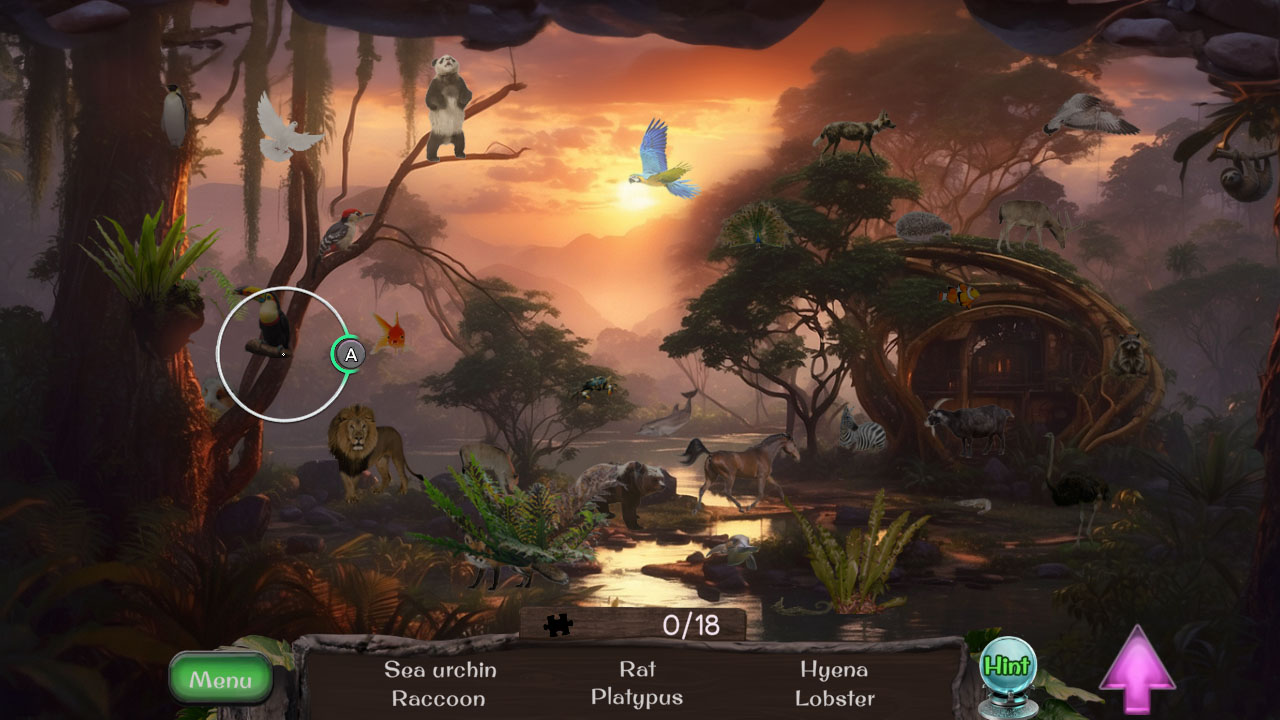Open the Menu
The width and height of the screenshot is (1280, 720).
click(221, 679)
